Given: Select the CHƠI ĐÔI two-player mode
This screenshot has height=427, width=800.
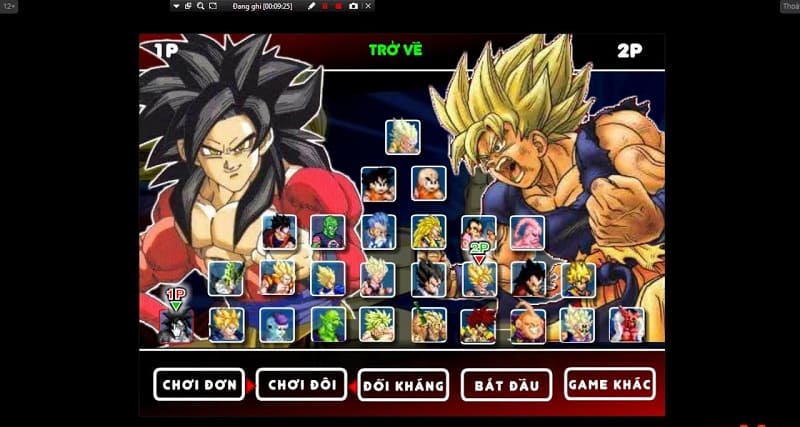Looking at the screenshot, I should (301, 384).
